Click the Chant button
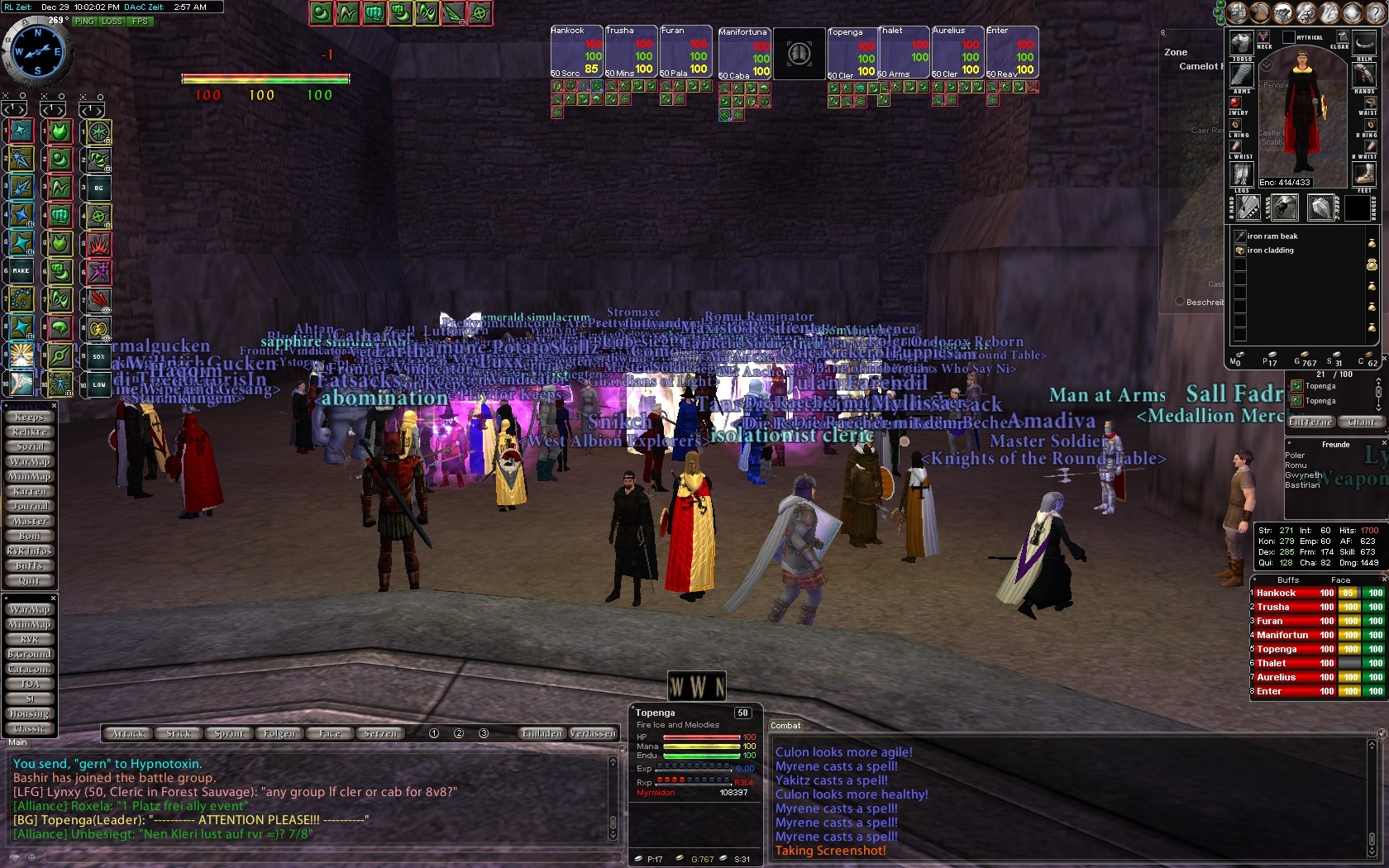The height and width of the screenshot is (868, 1389). coord(1362,422)
